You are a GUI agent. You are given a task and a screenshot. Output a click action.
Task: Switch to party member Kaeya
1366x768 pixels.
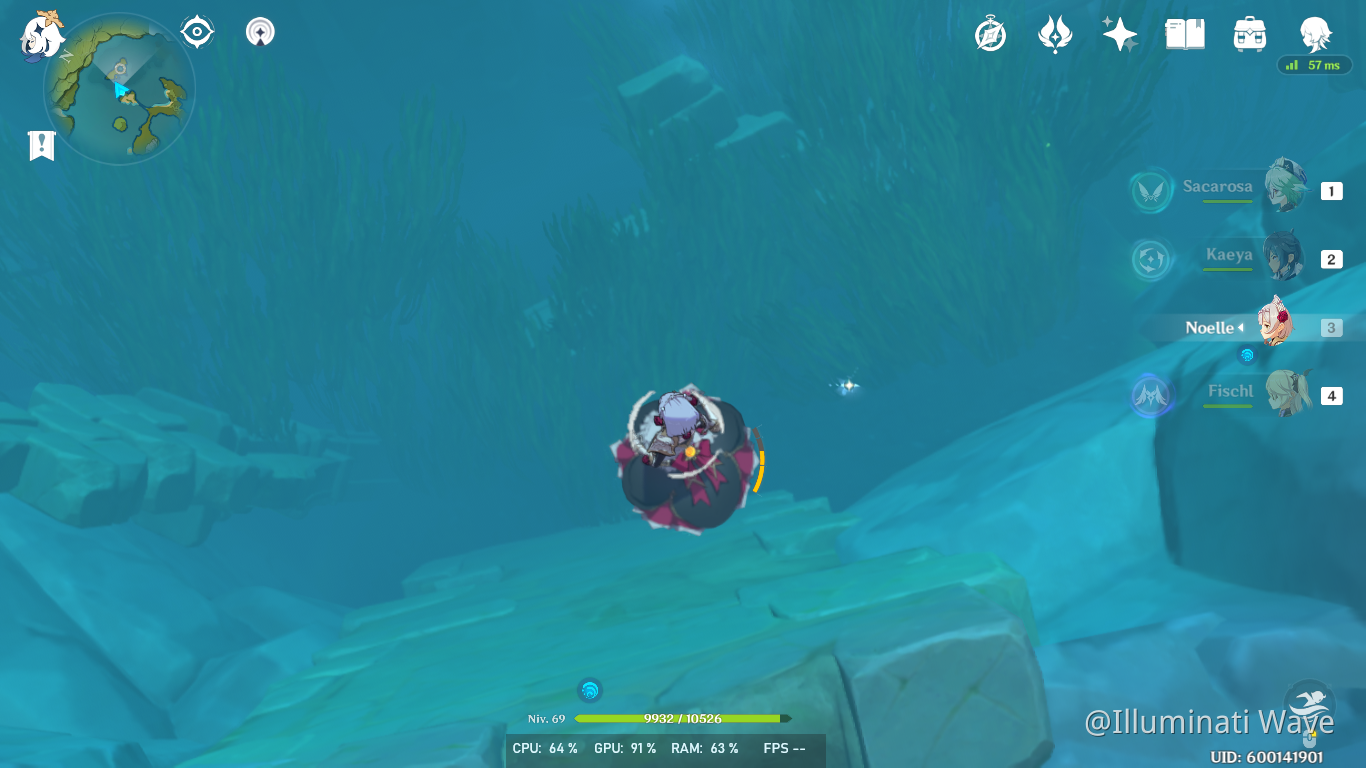[1284, 257]
